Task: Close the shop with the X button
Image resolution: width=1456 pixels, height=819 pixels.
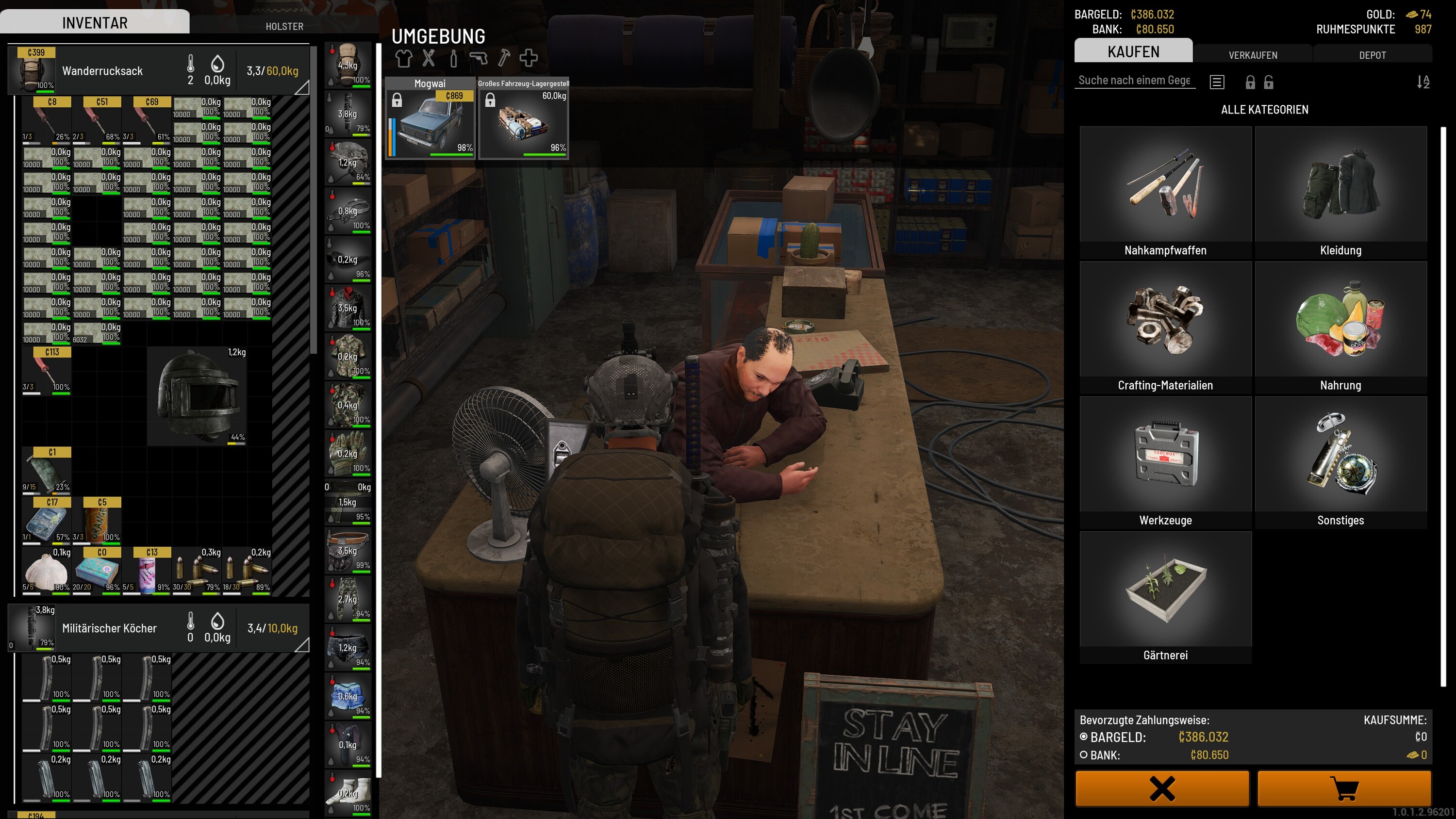Action: [1162, 788]
